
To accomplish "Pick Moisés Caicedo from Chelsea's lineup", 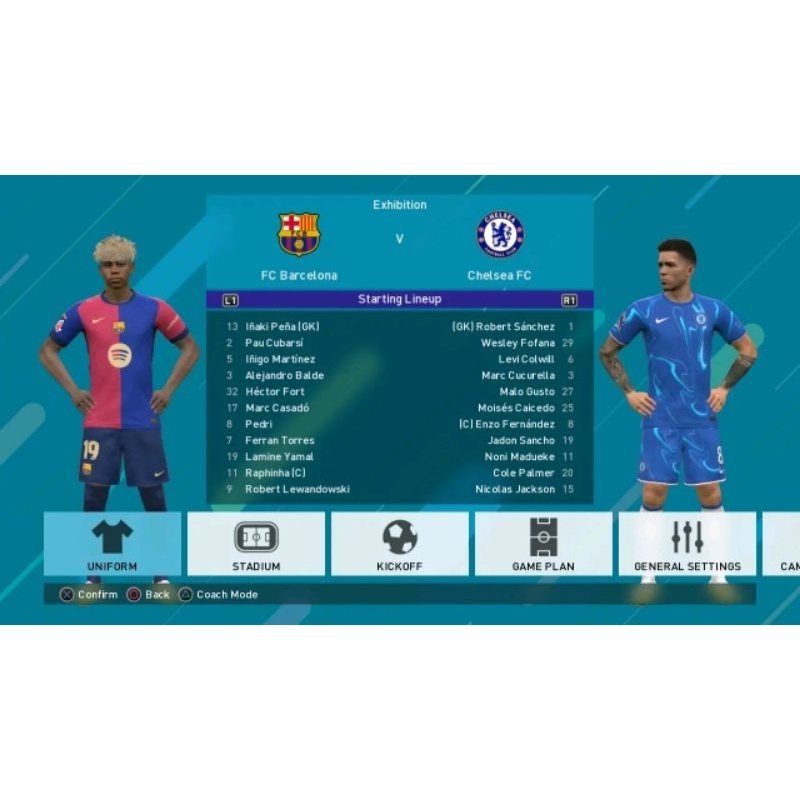I will [x=517, y=408].
